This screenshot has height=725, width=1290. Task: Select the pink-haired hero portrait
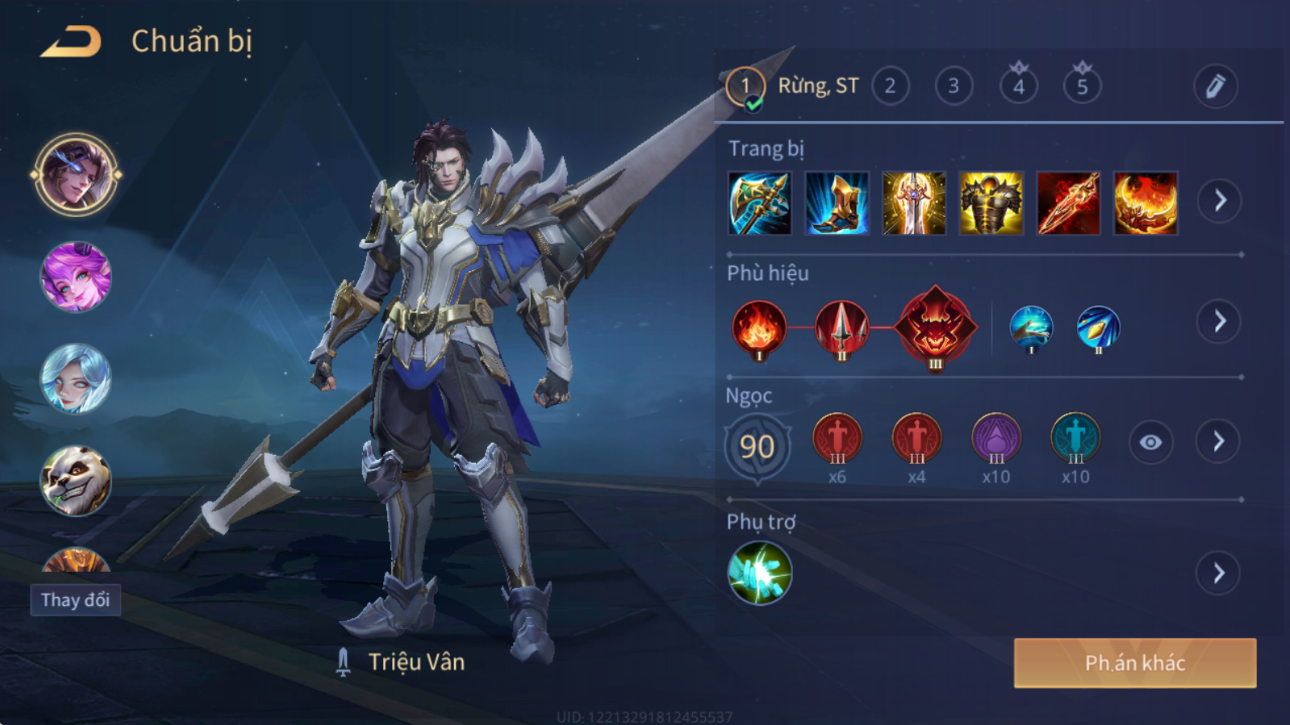pyautogui.click(x=76, y=278)
